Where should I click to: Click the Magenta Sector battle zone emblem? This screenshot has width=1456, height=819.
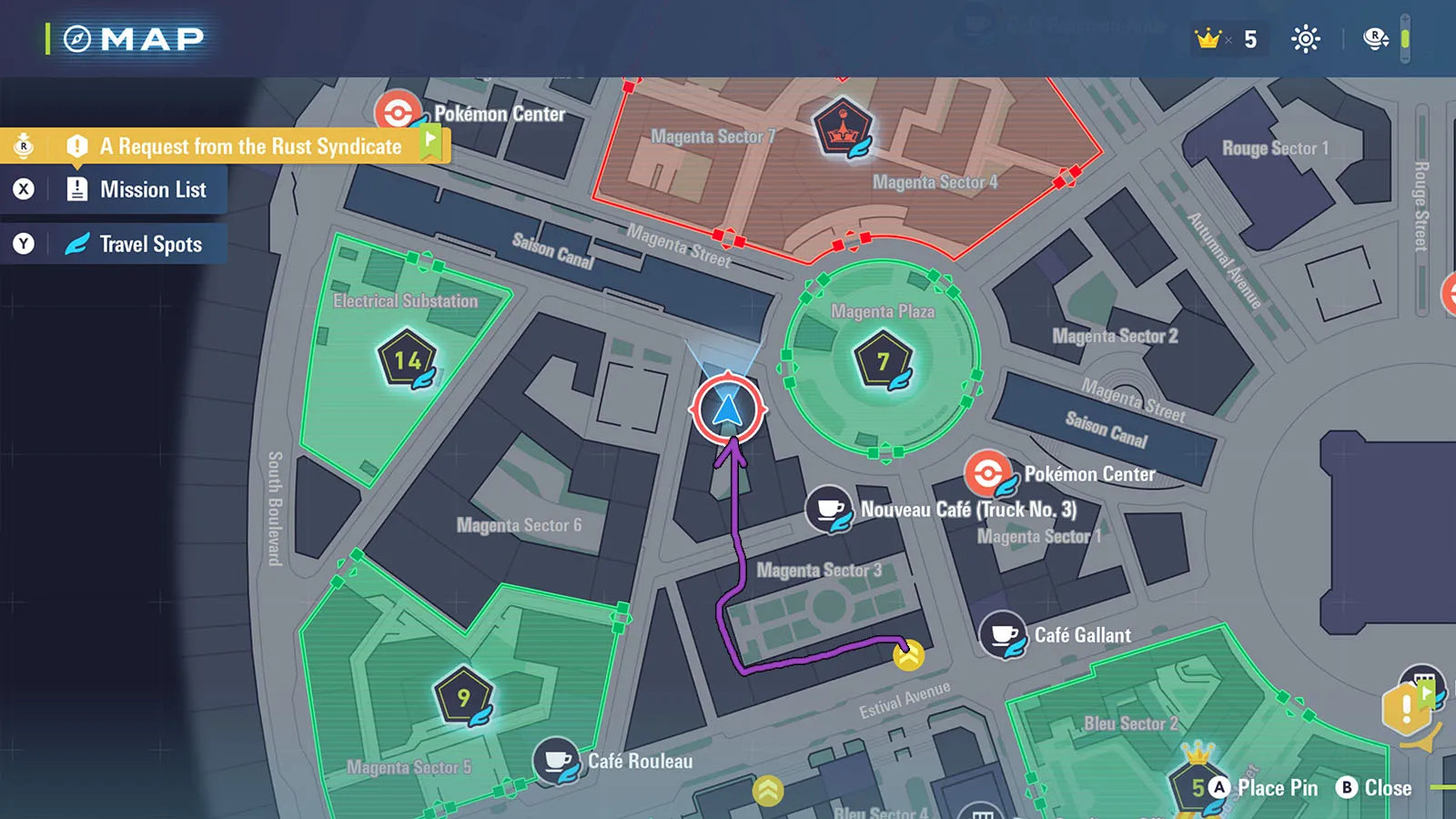[843, 127]
